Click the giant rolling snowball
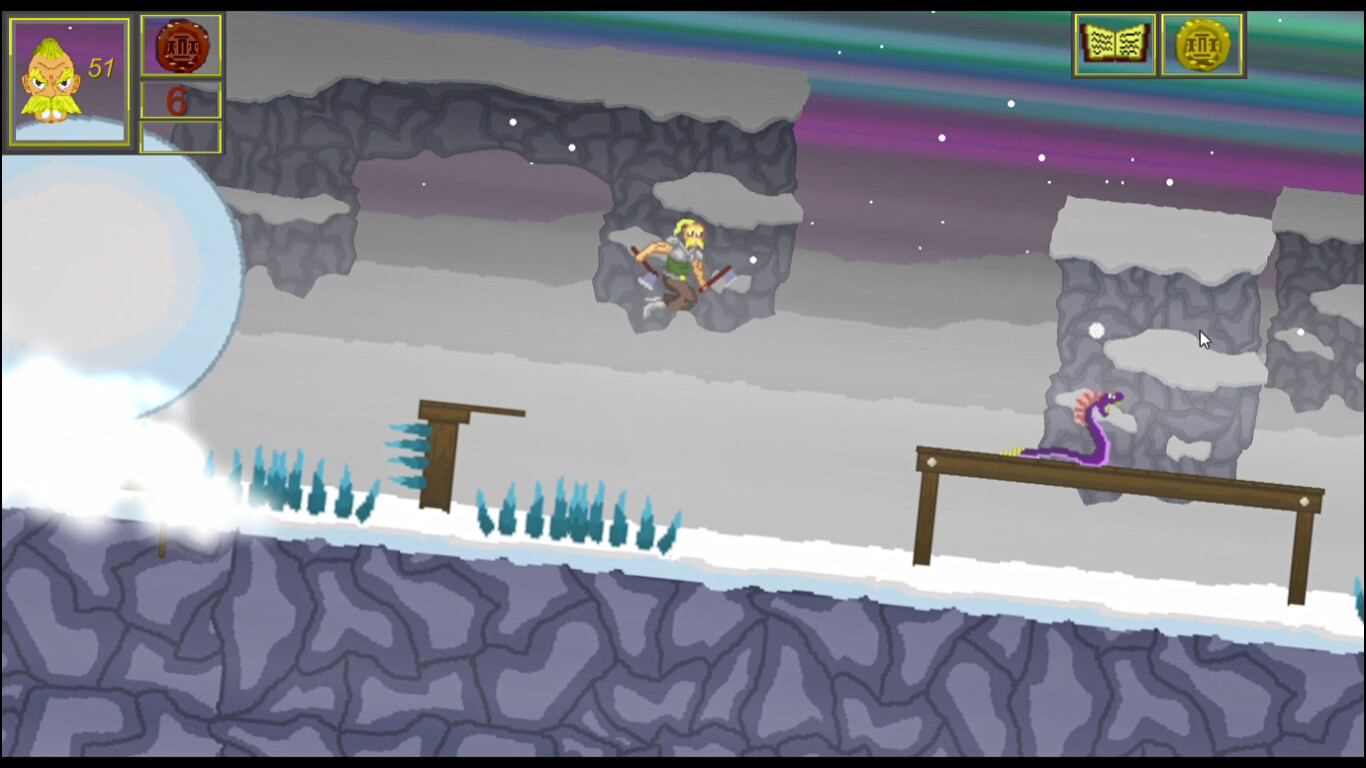The image size is (1366, 768). (x=110, y=280)
